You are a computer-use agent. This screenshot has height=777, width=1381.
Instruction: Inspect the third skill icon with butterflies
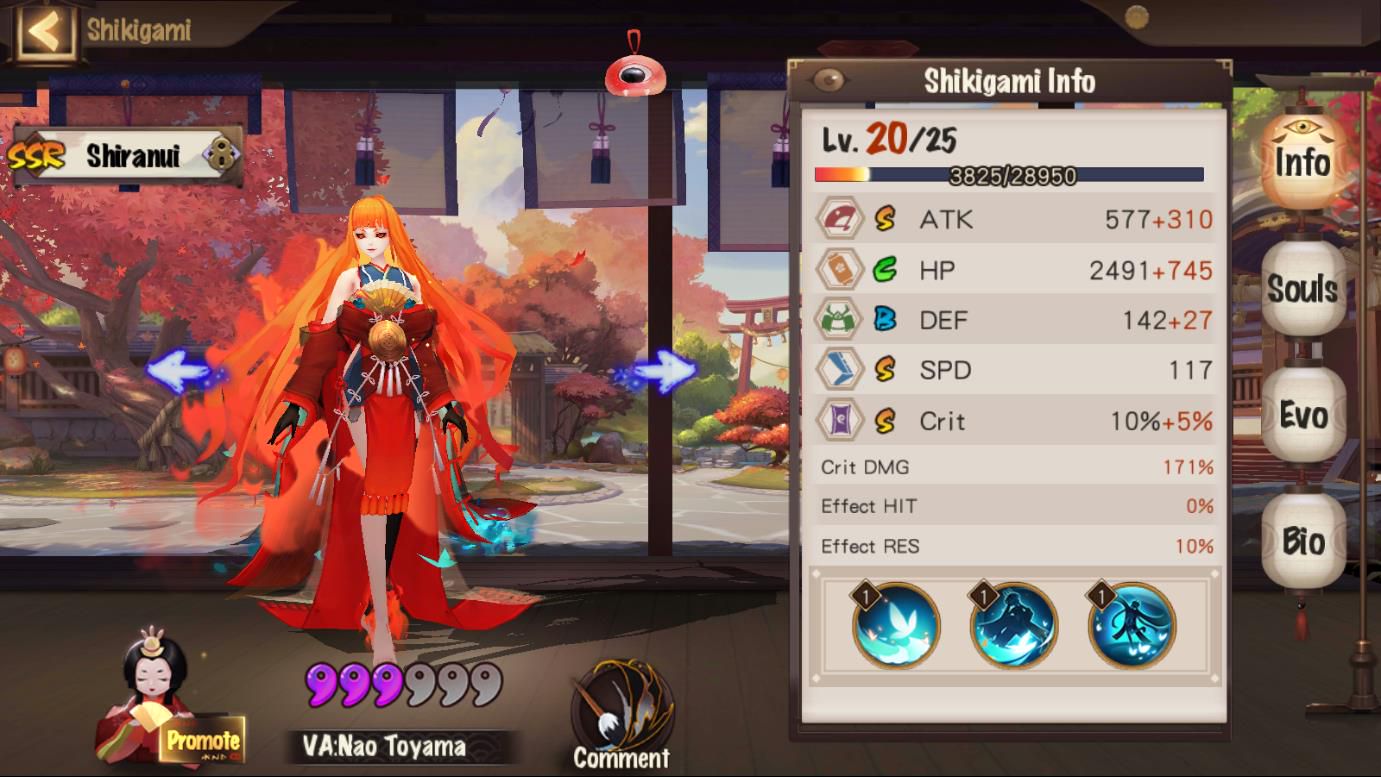click(x=1132, y=626)
